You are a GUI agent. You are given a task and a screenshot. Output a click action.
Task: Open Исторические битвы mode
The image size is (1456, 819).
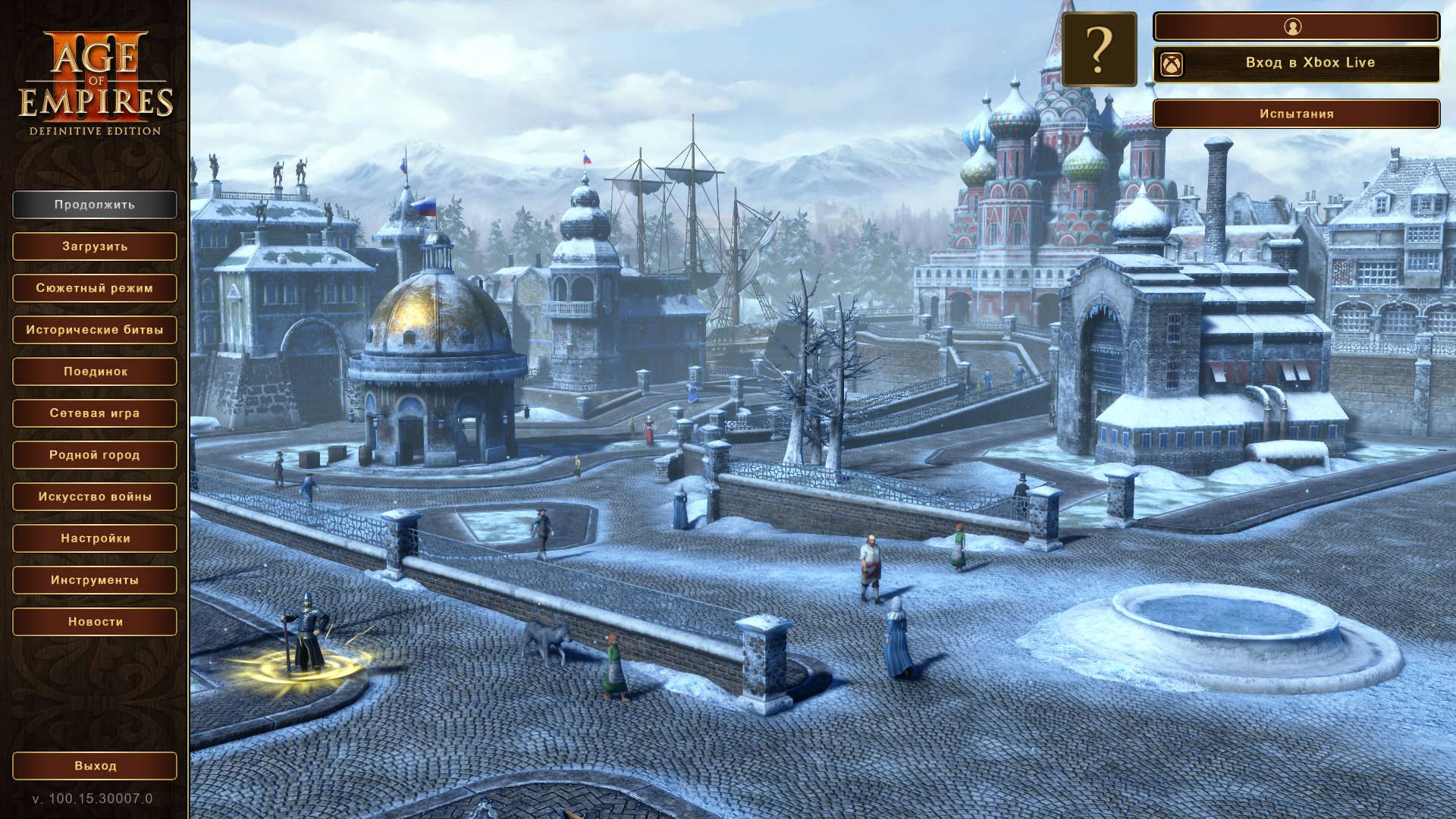click(x=95, y=330)
